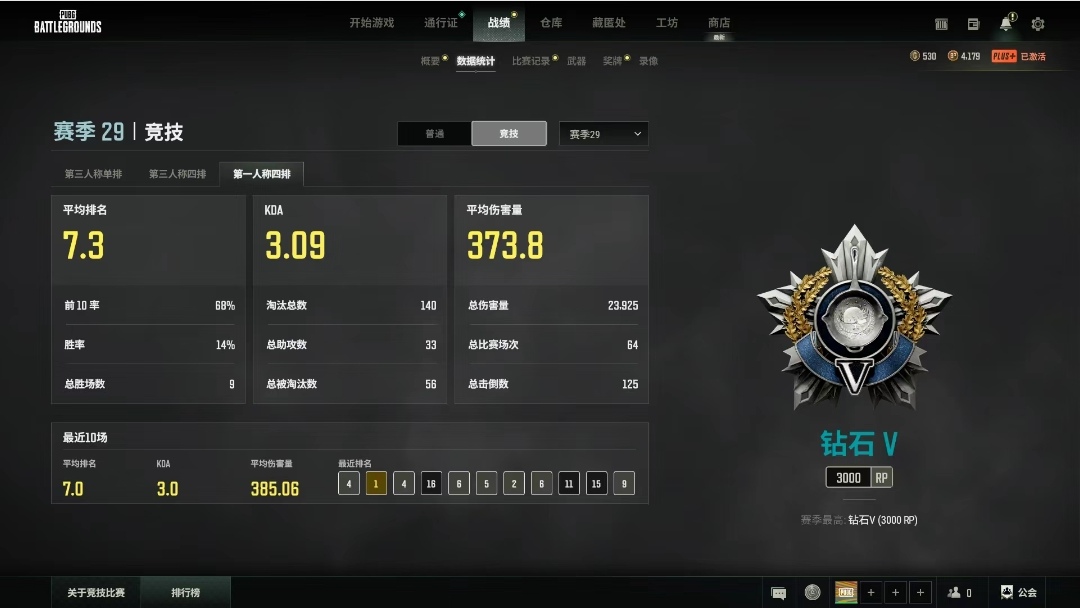Viewport: 1080px width, 608px height.
Task: Open the 仓库 inventory menu
Action: pyautogui.click(x=551, y=23)
